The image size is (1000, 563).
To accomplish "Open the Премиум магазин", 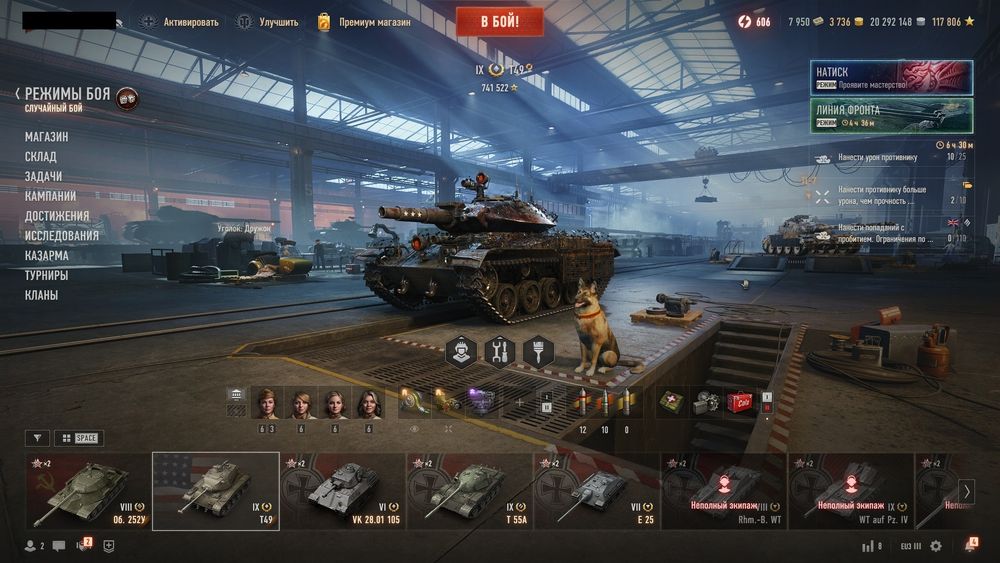I will (x=364, y=21).
